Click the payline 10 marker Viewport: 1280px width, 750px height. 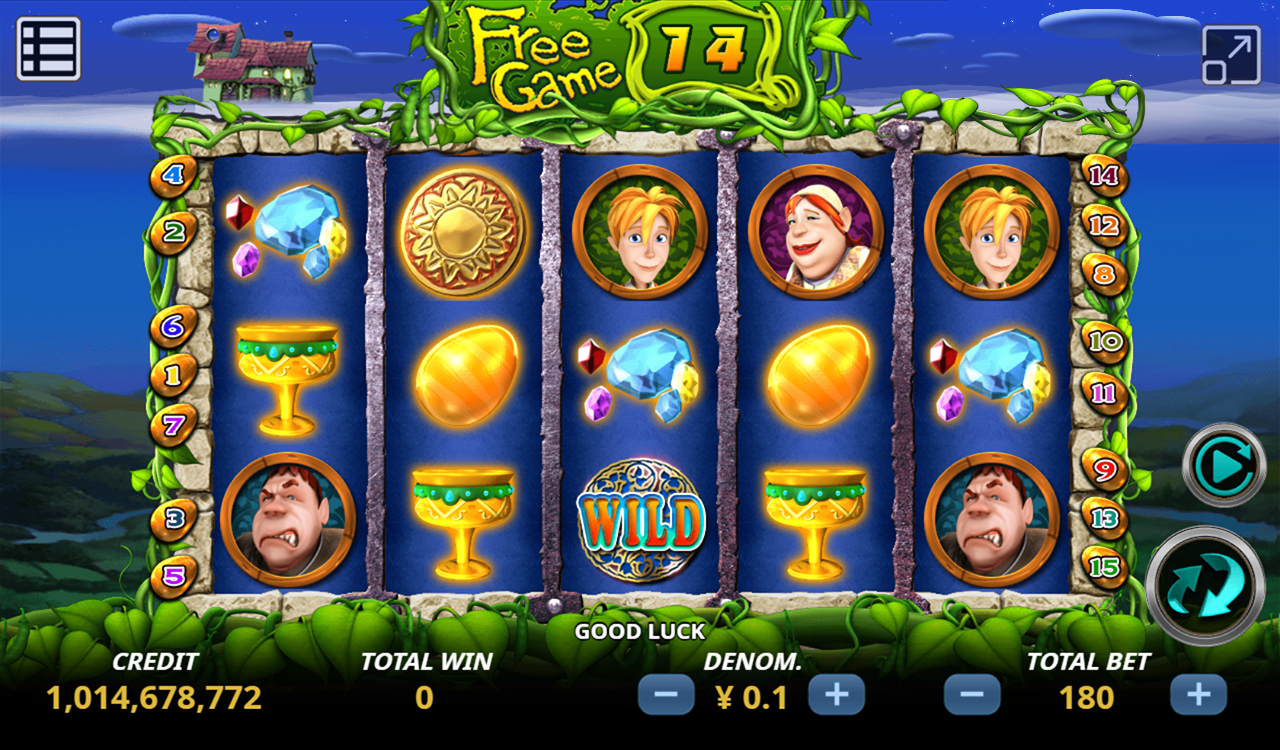click(x=1105, y=342)
